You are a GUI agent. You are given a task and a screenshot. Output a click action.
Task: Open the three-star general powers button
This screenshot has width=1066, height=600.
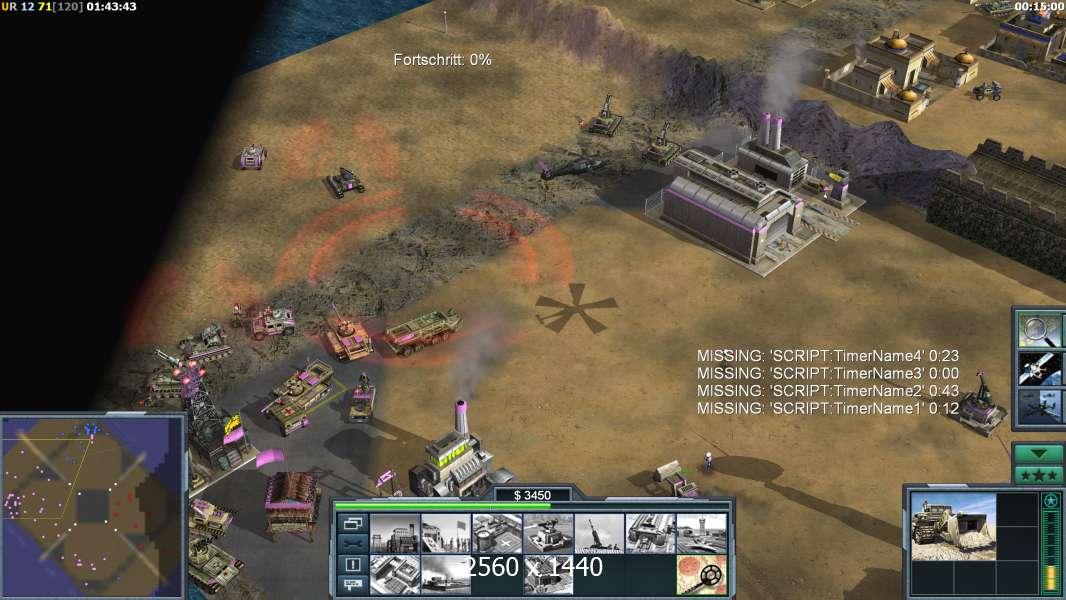coord(1038,474)
